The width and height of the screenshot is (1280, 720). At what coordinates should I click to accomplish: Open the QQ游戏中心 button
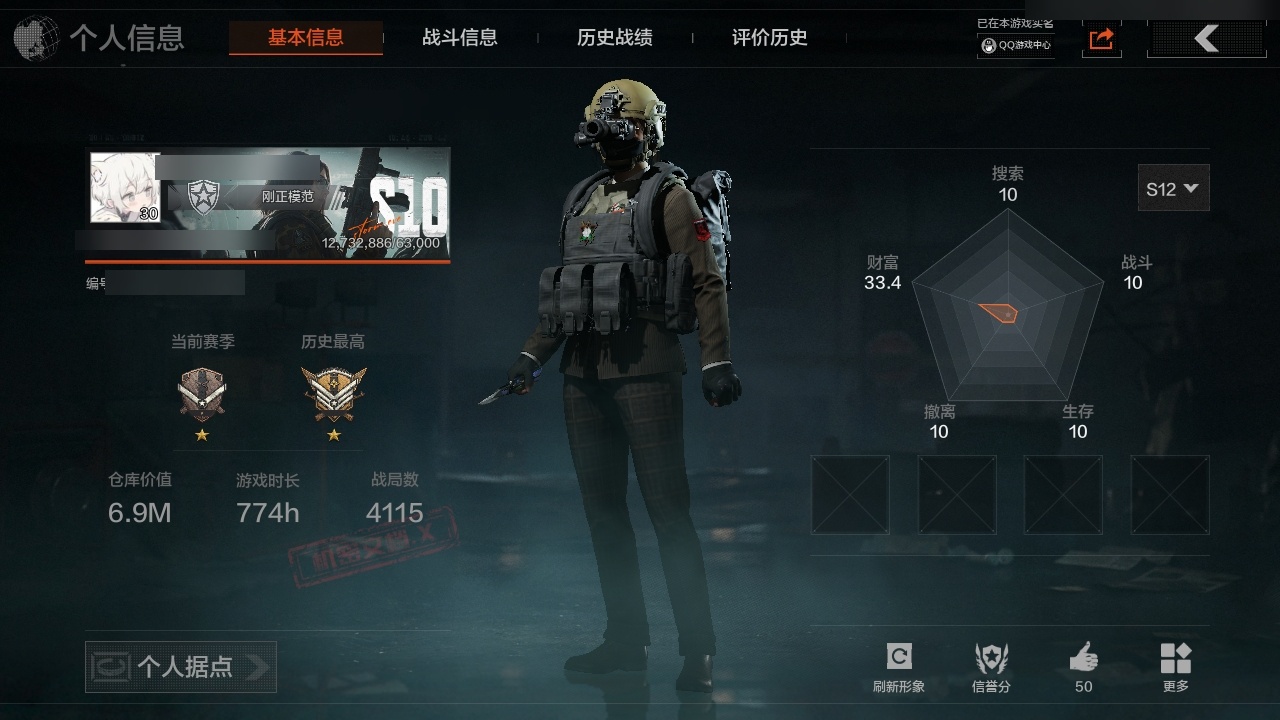click(x=1016, y=45)
